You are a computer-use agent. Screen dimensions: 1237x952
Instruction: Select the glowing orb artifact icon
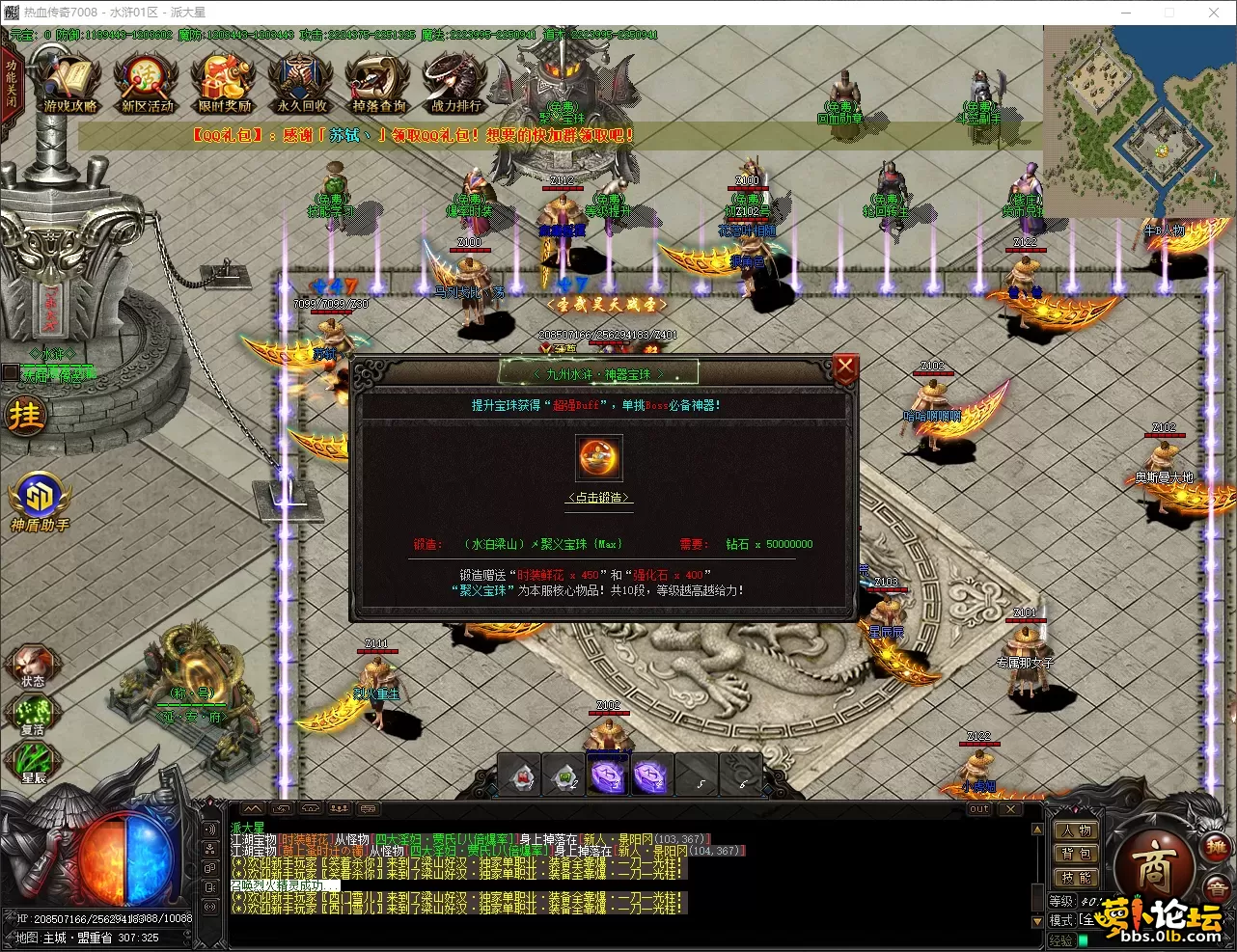[599, 458]
